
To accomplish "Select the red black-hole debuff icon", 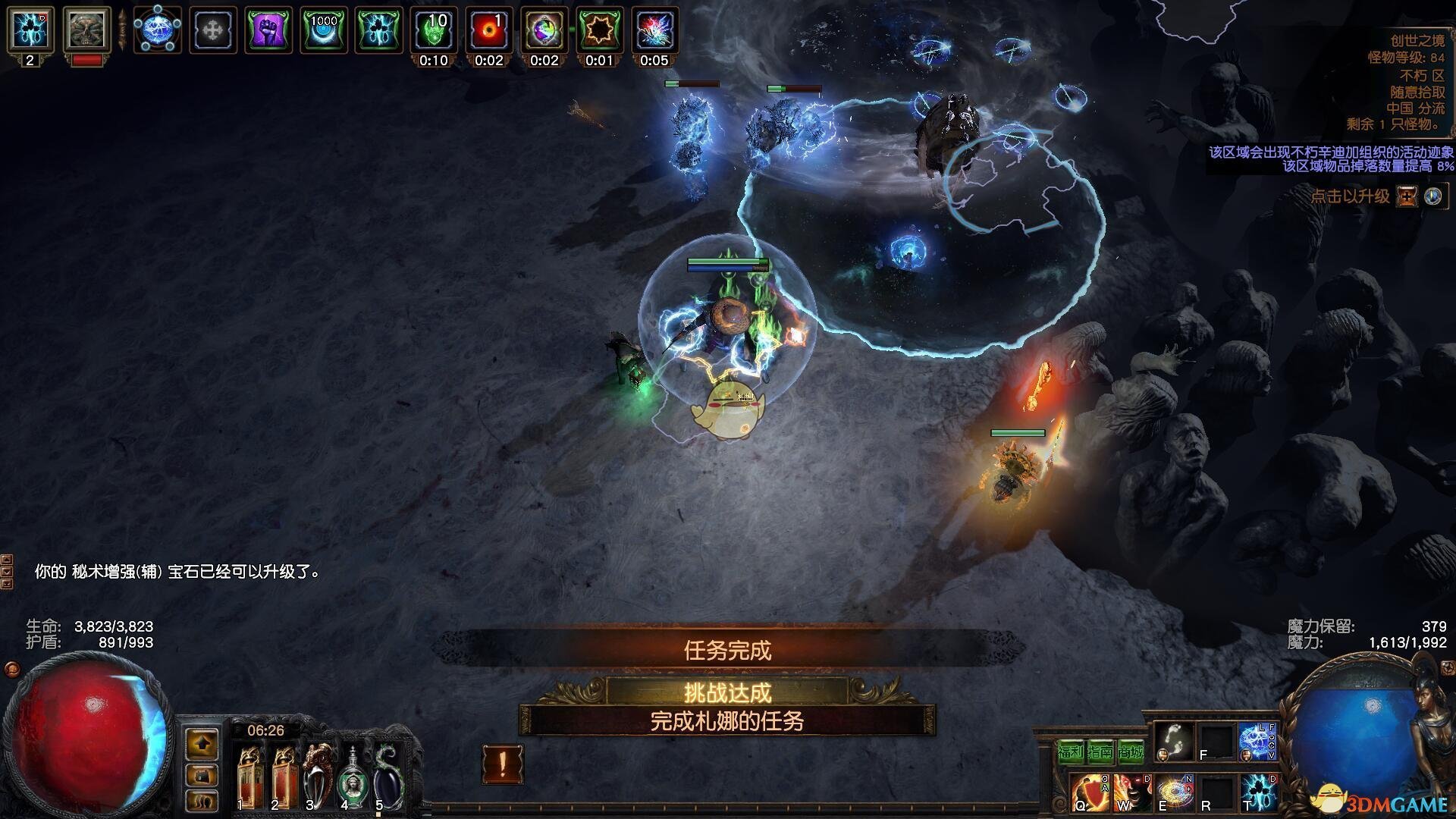I will (489, 30).
